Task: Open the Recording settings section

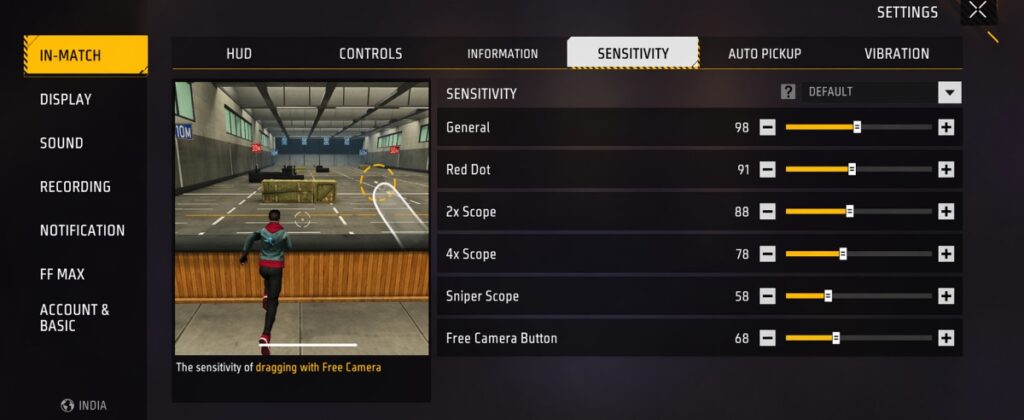Action: click(75, 187)
